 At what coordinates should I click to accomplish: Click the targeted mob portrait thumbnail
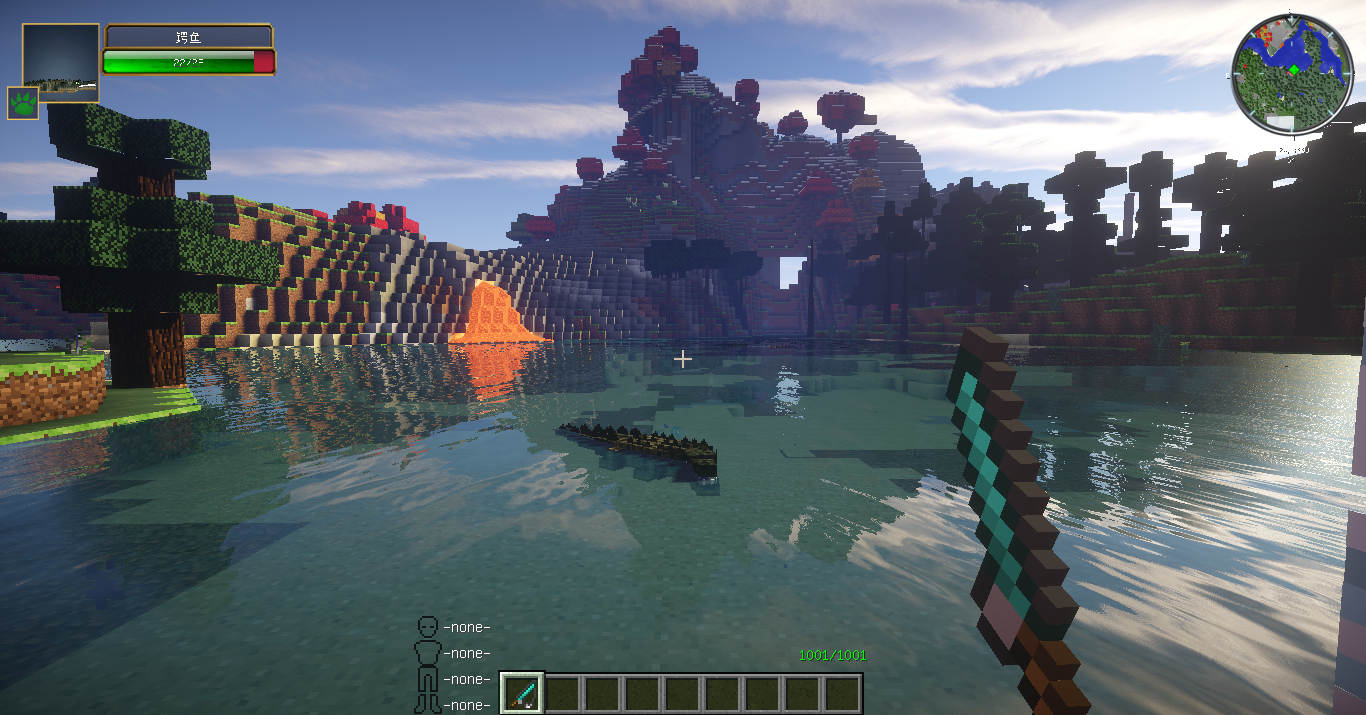[x=61, y=62]
